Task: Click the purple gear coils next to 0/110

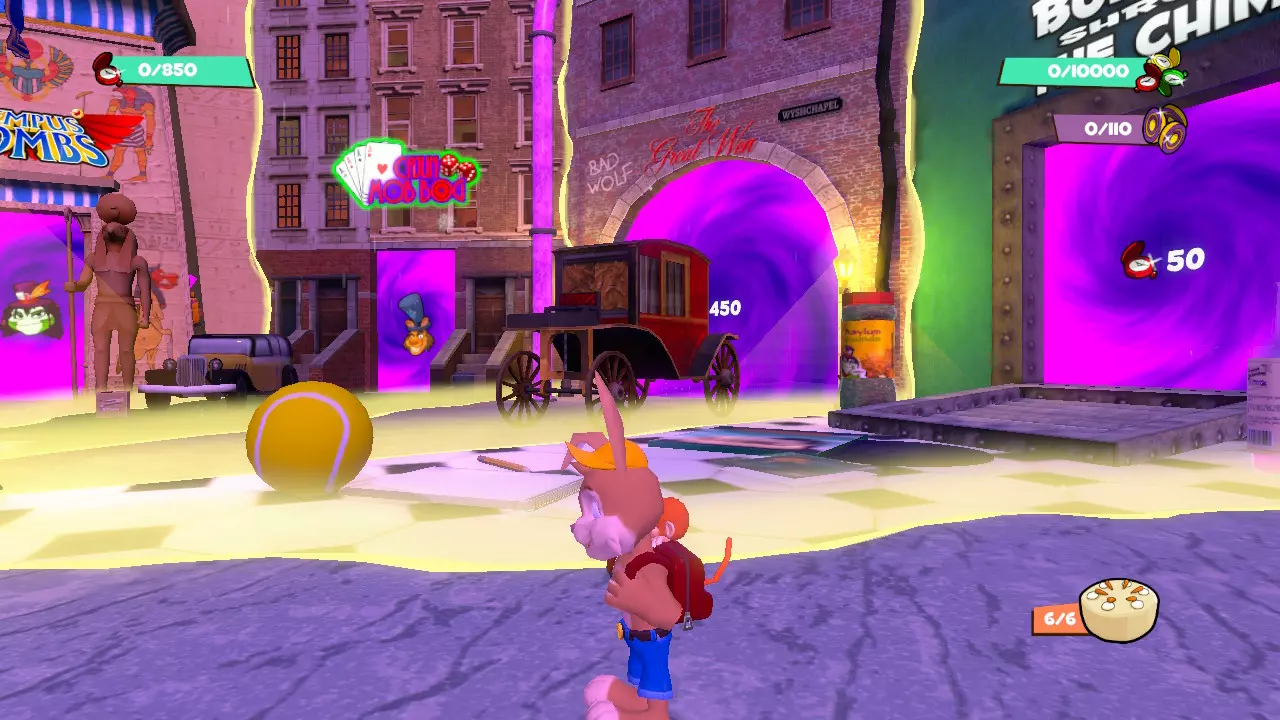Action: [1167, 128]
